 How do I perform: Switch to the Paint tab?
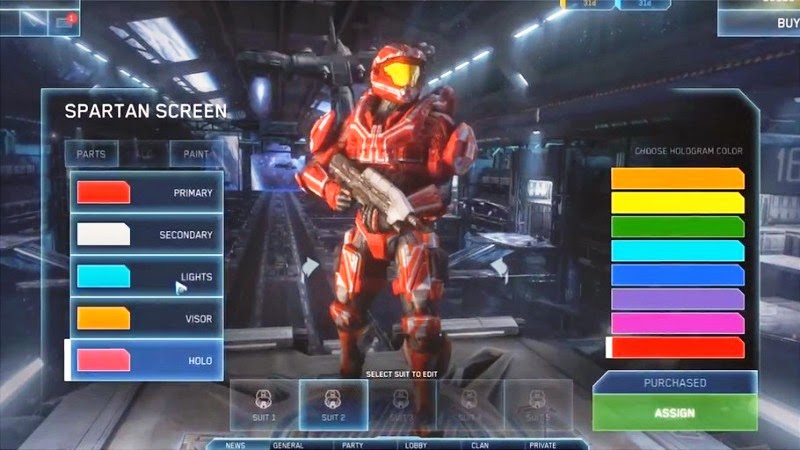pos(196,153)
